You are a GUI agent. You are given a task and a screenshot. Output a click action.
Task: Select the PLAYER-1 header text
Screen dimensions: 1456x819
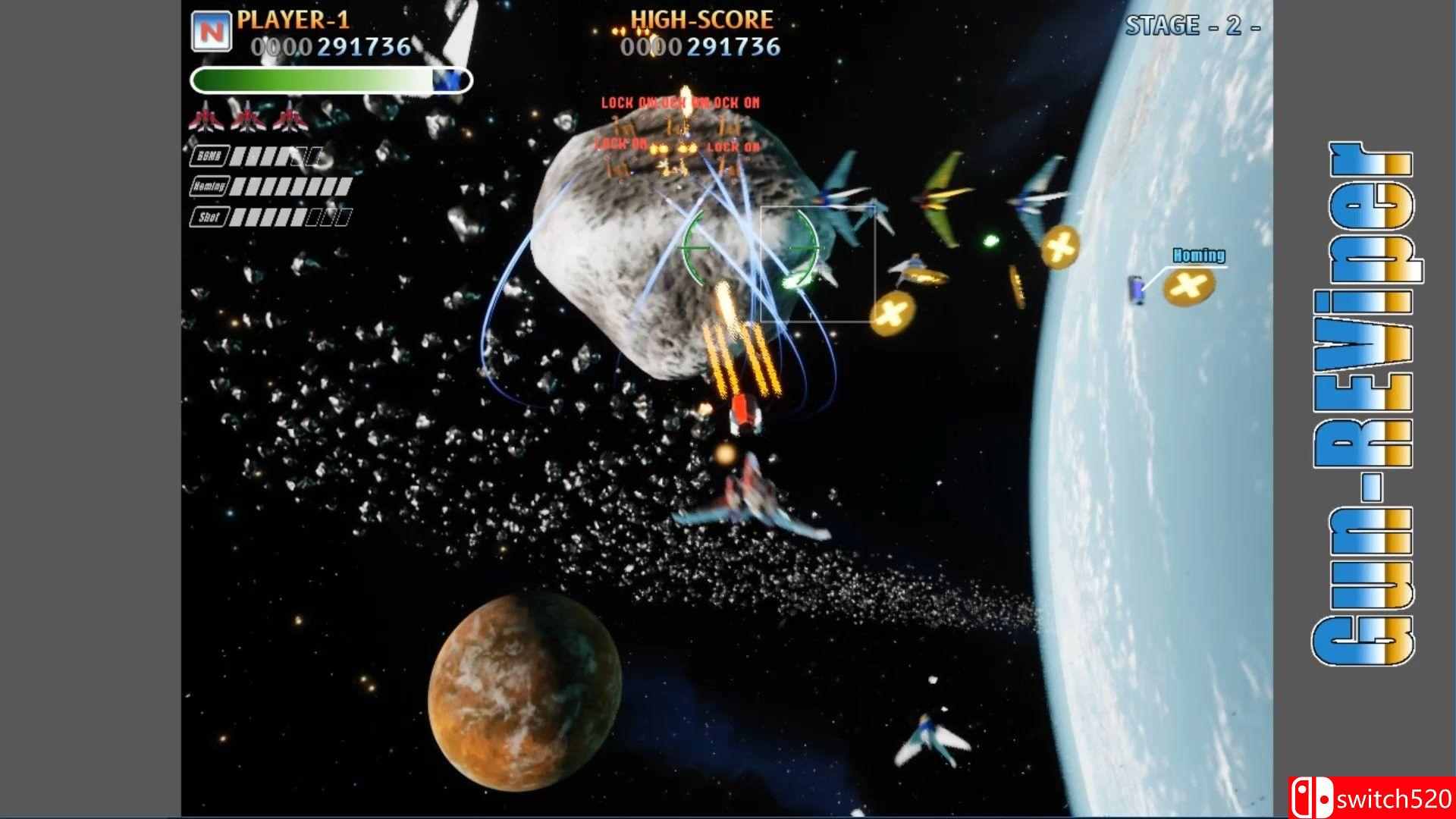point(294,20)
